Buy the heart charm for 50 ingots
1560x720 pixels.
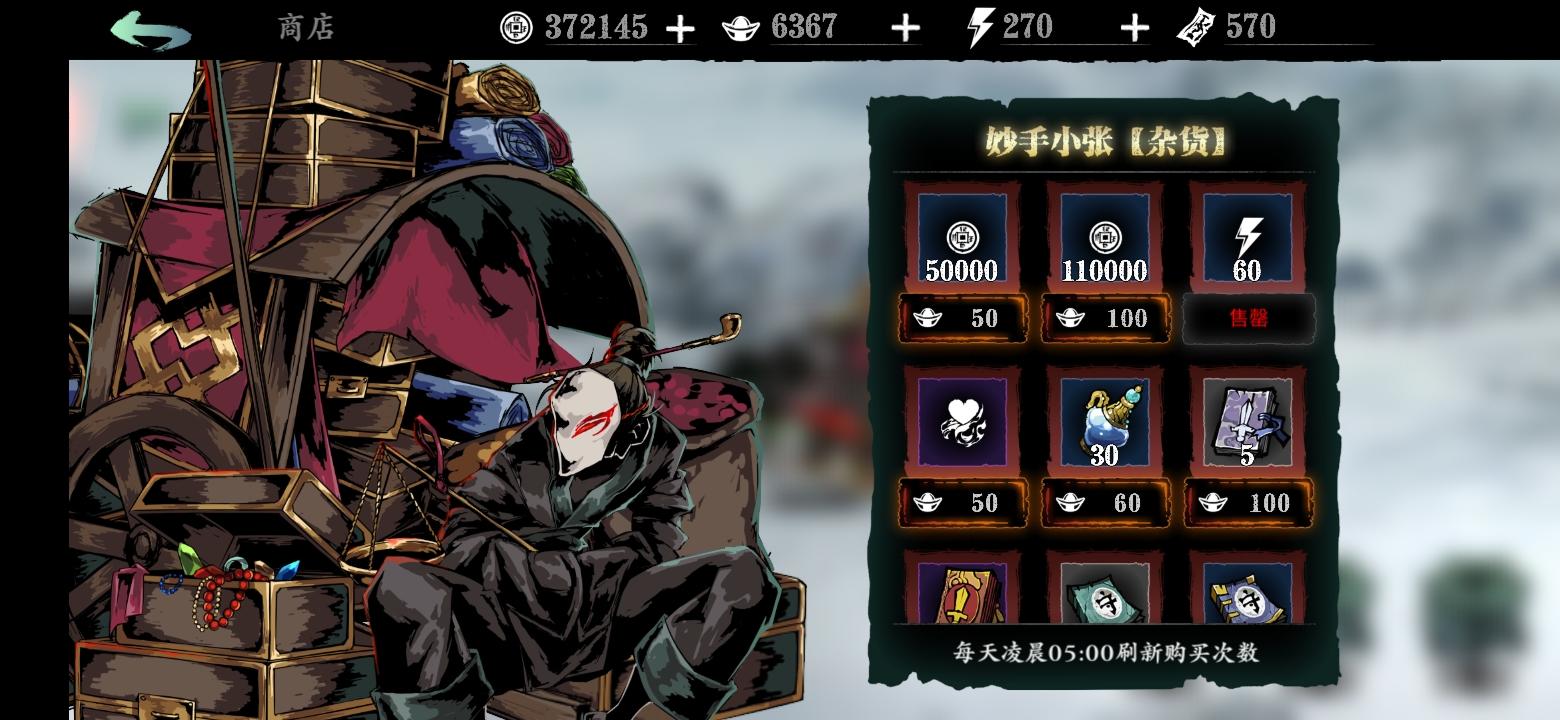point(960,503)
